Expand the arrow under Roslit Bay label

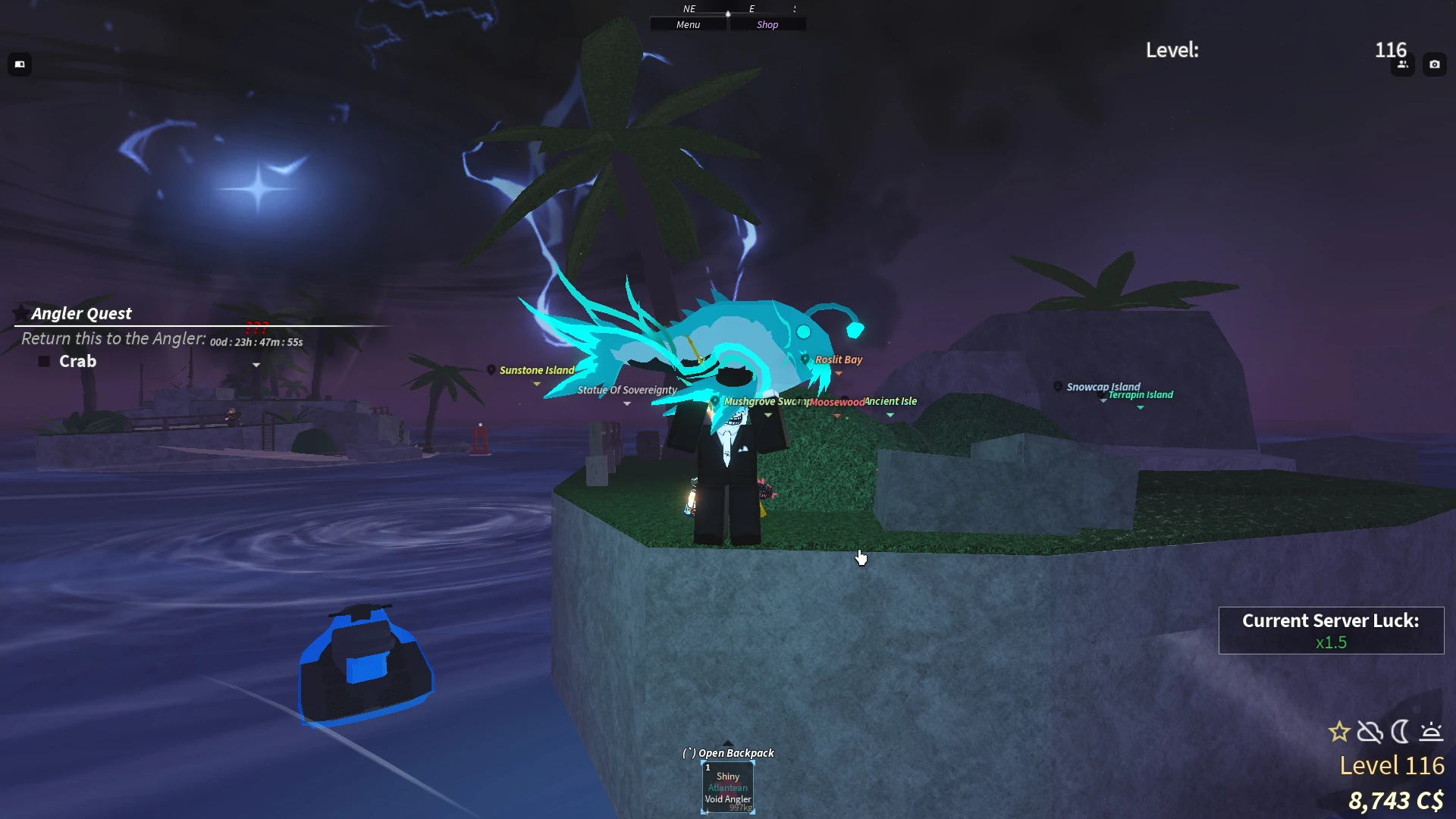tap(837, 372)
